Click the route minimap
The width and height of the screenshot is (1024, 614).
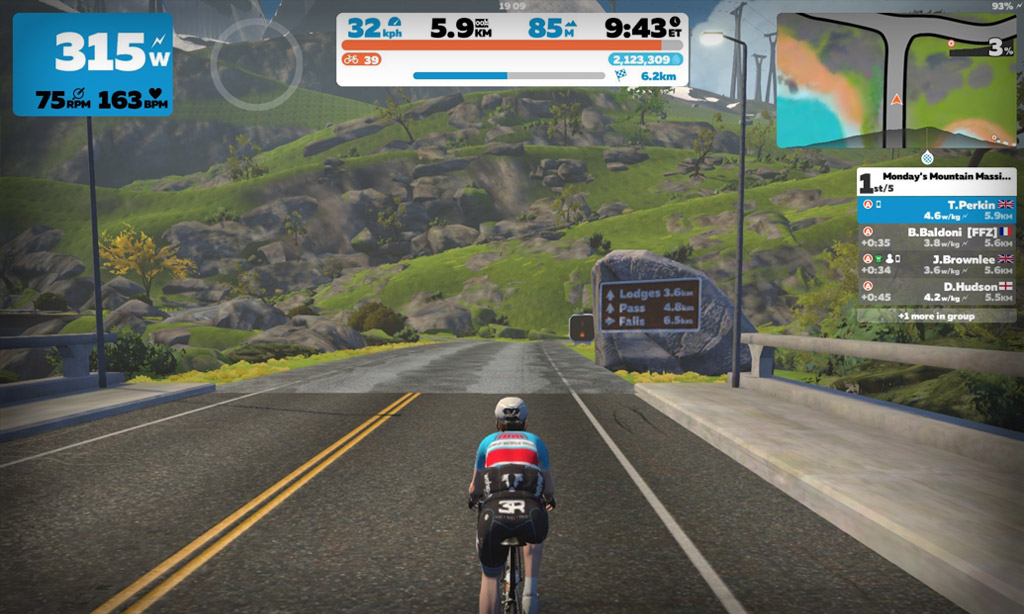pyautogui.click(x=896, y=80)
